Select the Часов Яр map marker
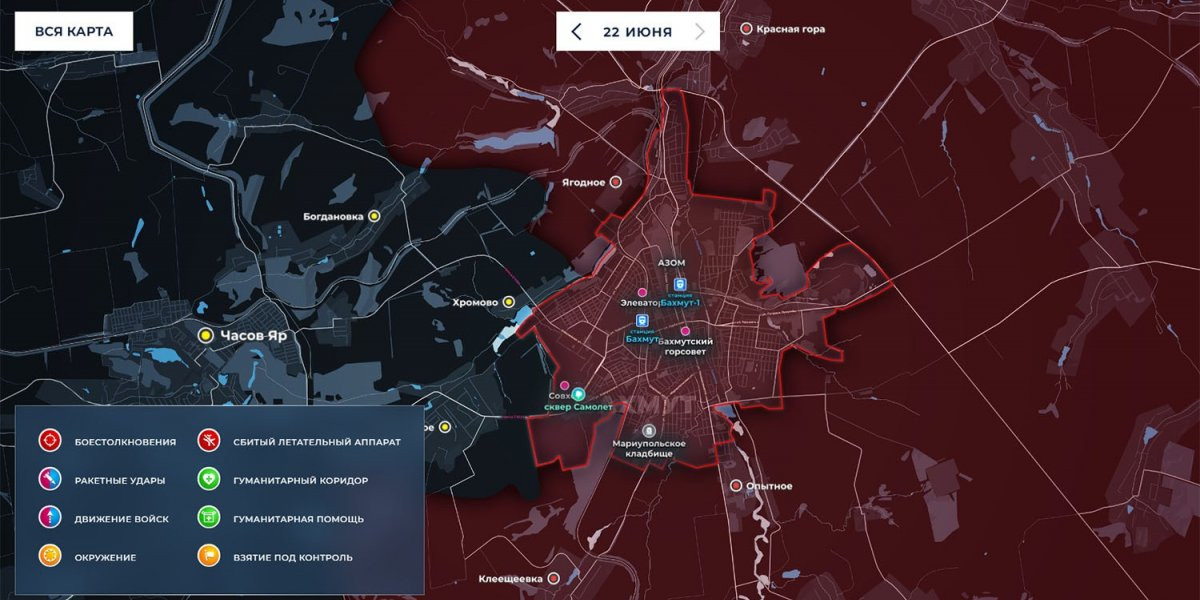Viewport: 1200px width, 600px height. point(206,336)
